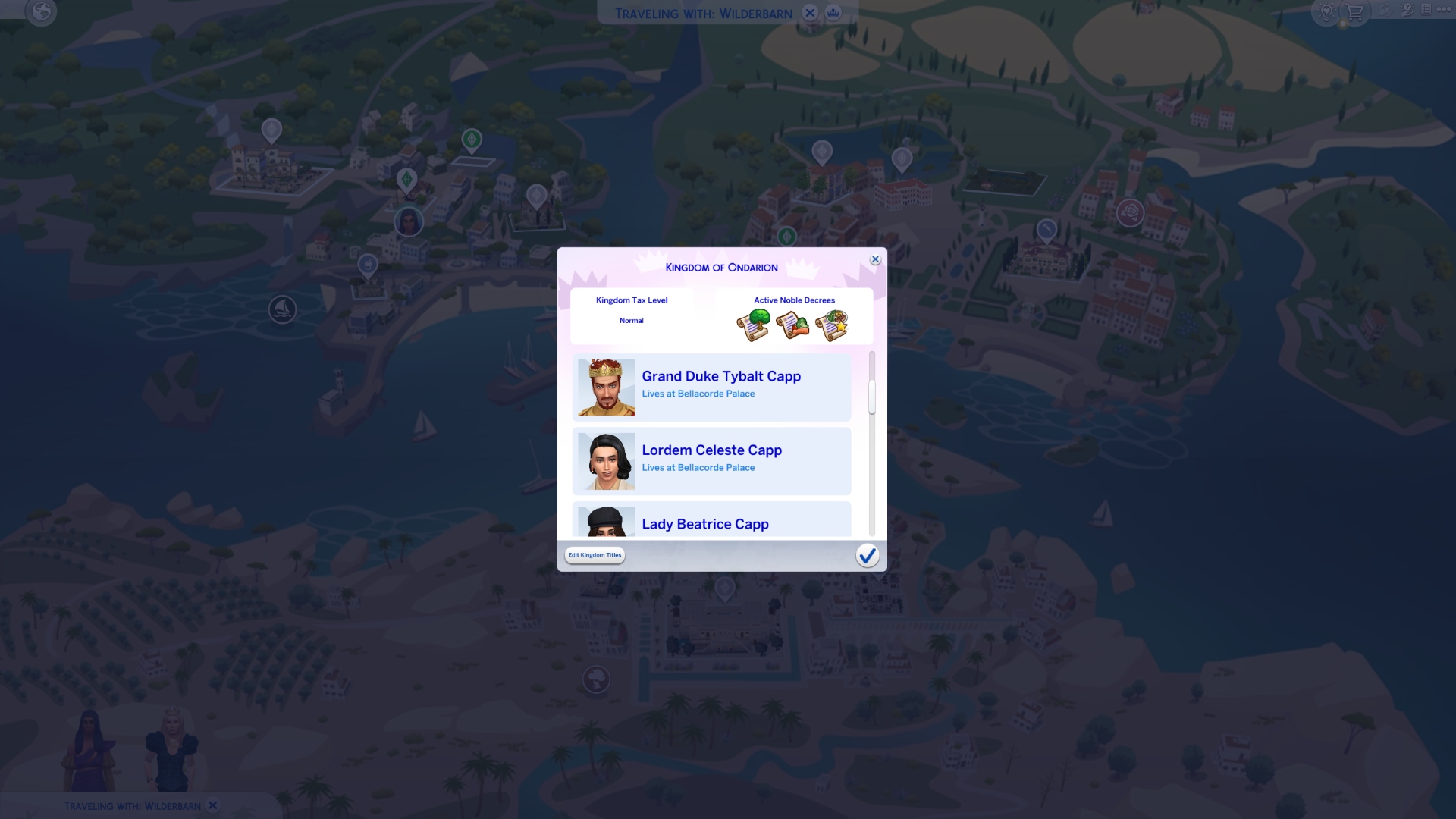Click the swirl gear icon in top-left corner
Screen dimensions: 1456x819
point(42,12)
